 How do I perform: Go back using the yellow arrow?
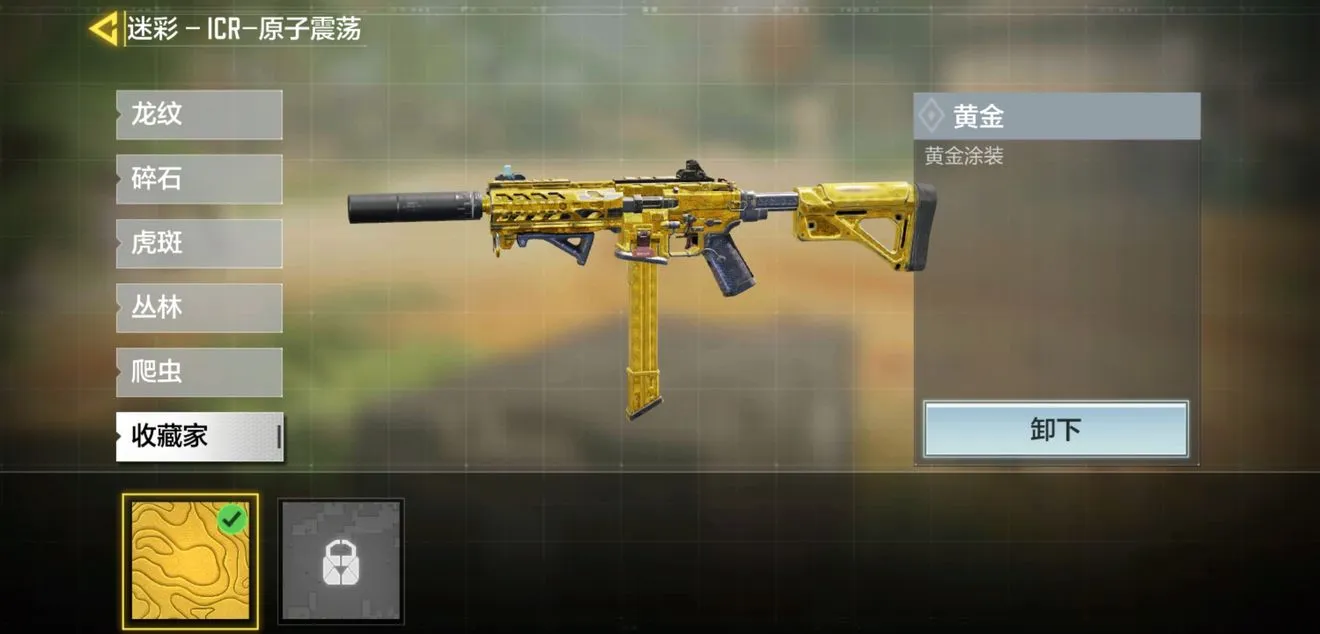[104, 28]
